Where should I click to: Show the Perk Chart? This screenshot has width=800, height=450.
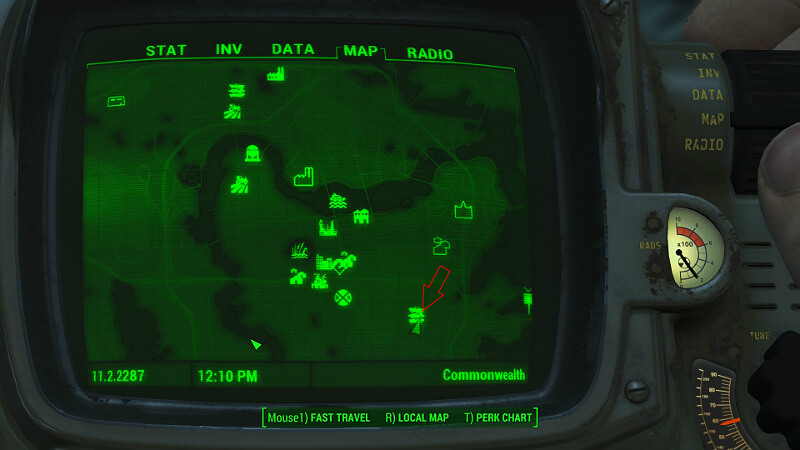tap(498, 417)
